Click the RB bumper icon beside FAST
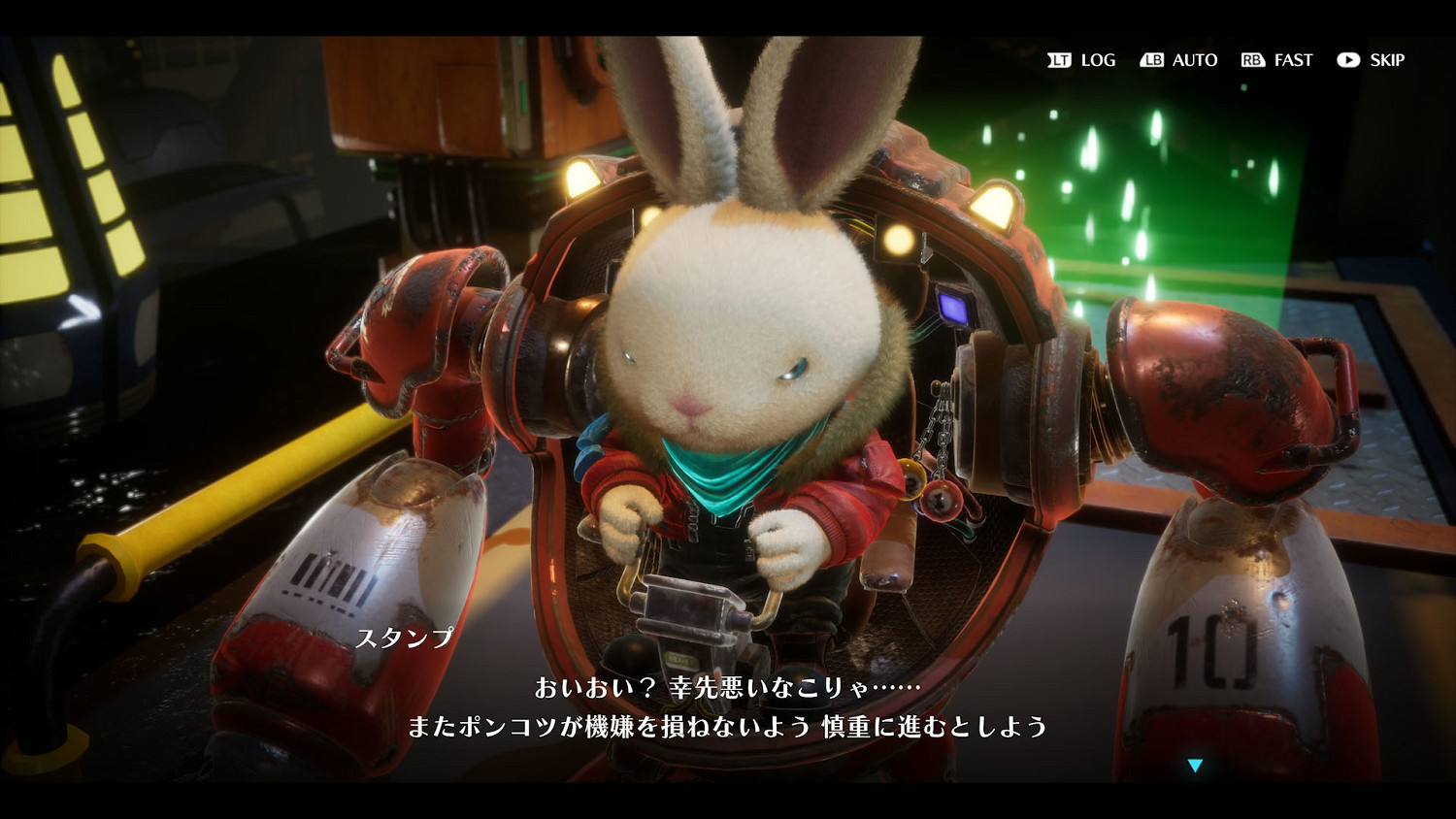Viewport: 1456px width, 819px height. click(x=1254, y=60)
